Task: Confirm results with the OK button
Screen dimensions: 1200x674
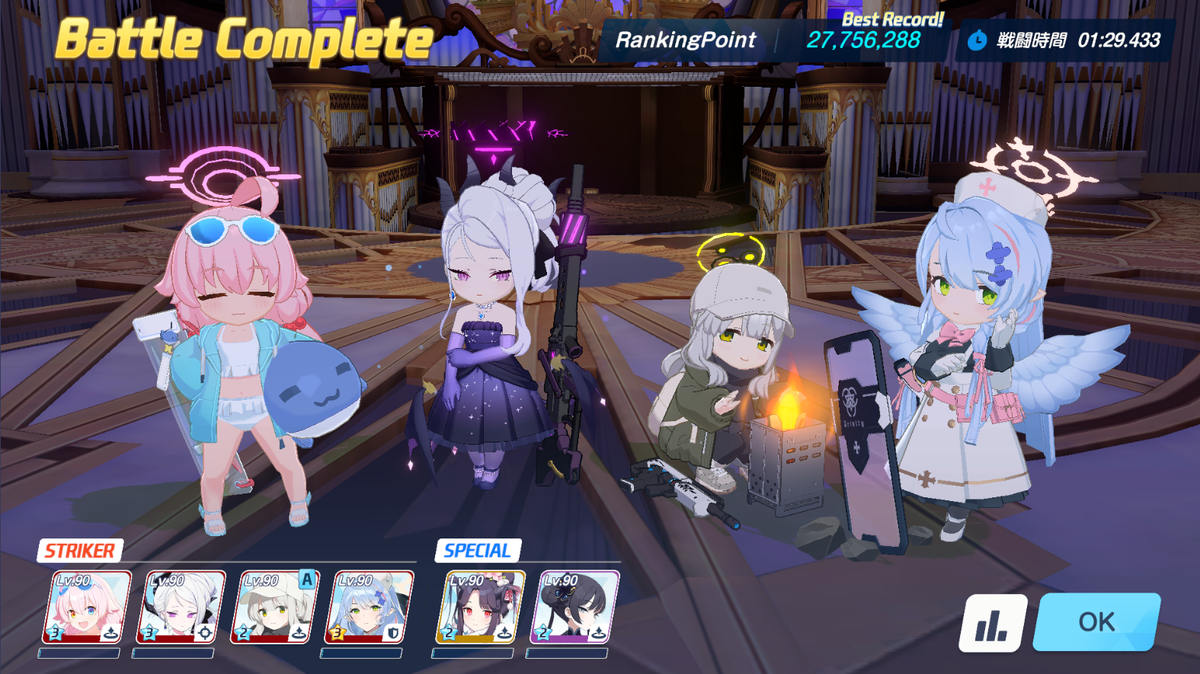Action: click(x=1096, y=622)
